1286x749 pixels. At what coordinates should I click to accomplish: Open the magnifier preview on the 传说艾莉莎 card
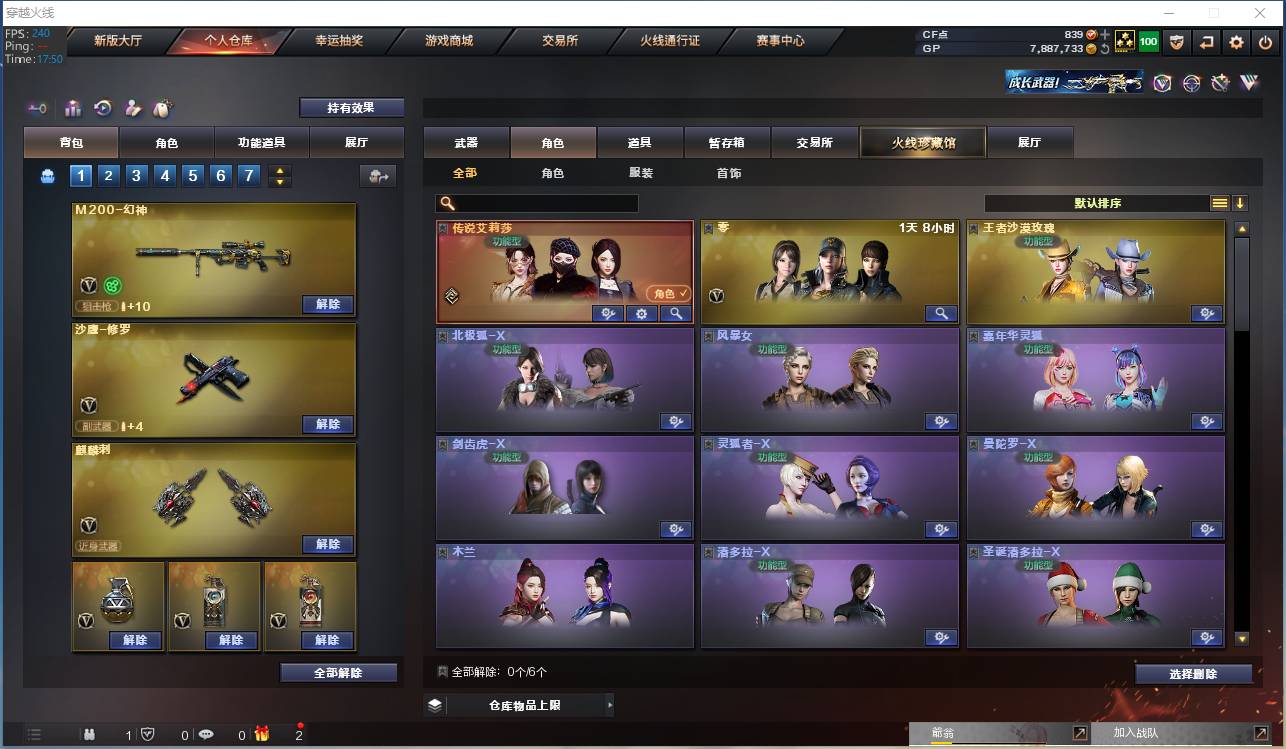click(x=674, y=313)
